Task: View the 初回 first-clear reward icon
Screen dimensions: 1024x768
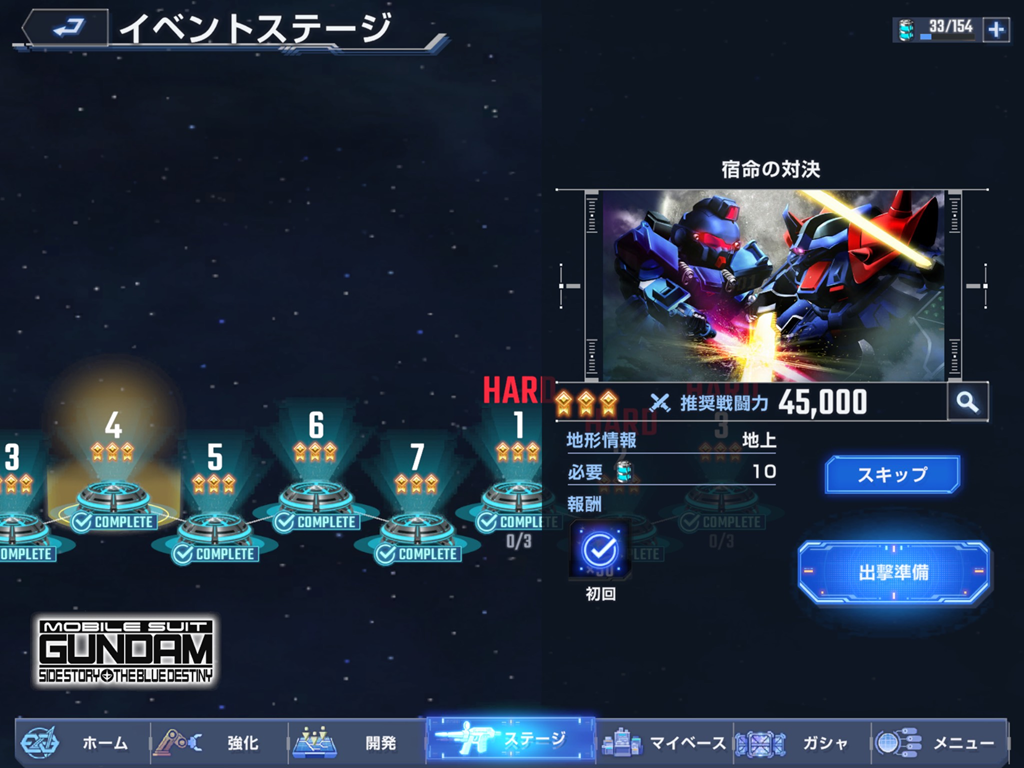Action: [600, 550]
